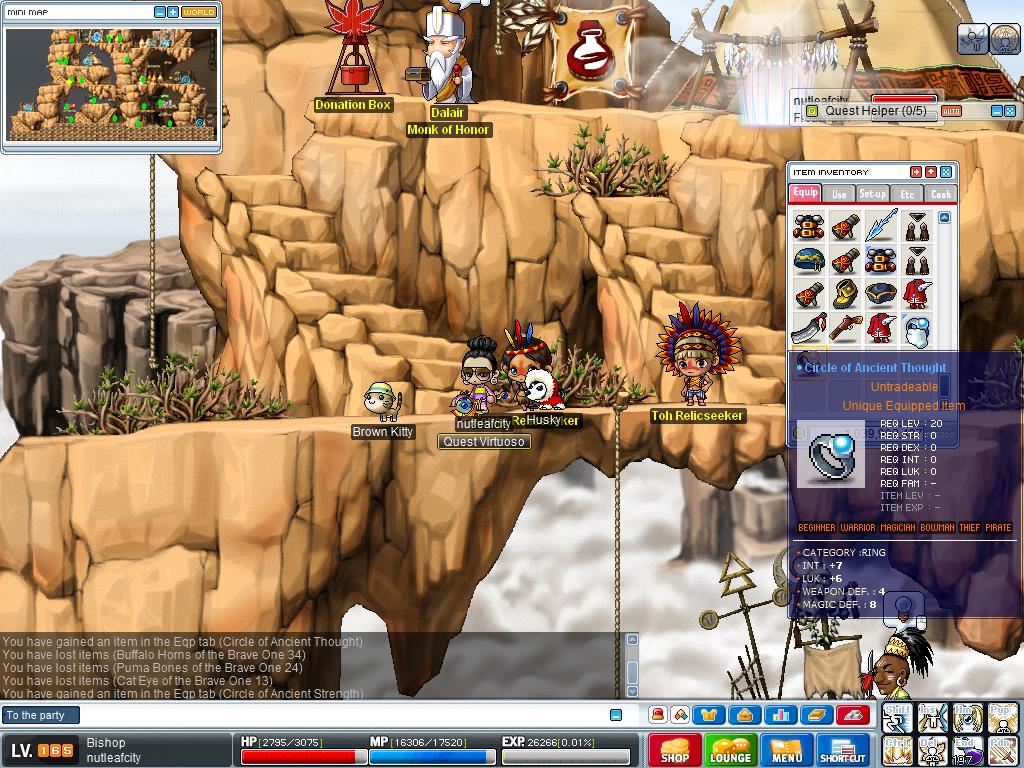
Task: Toggle the Quest Helper AUTO button
Action: pos(951,111)
